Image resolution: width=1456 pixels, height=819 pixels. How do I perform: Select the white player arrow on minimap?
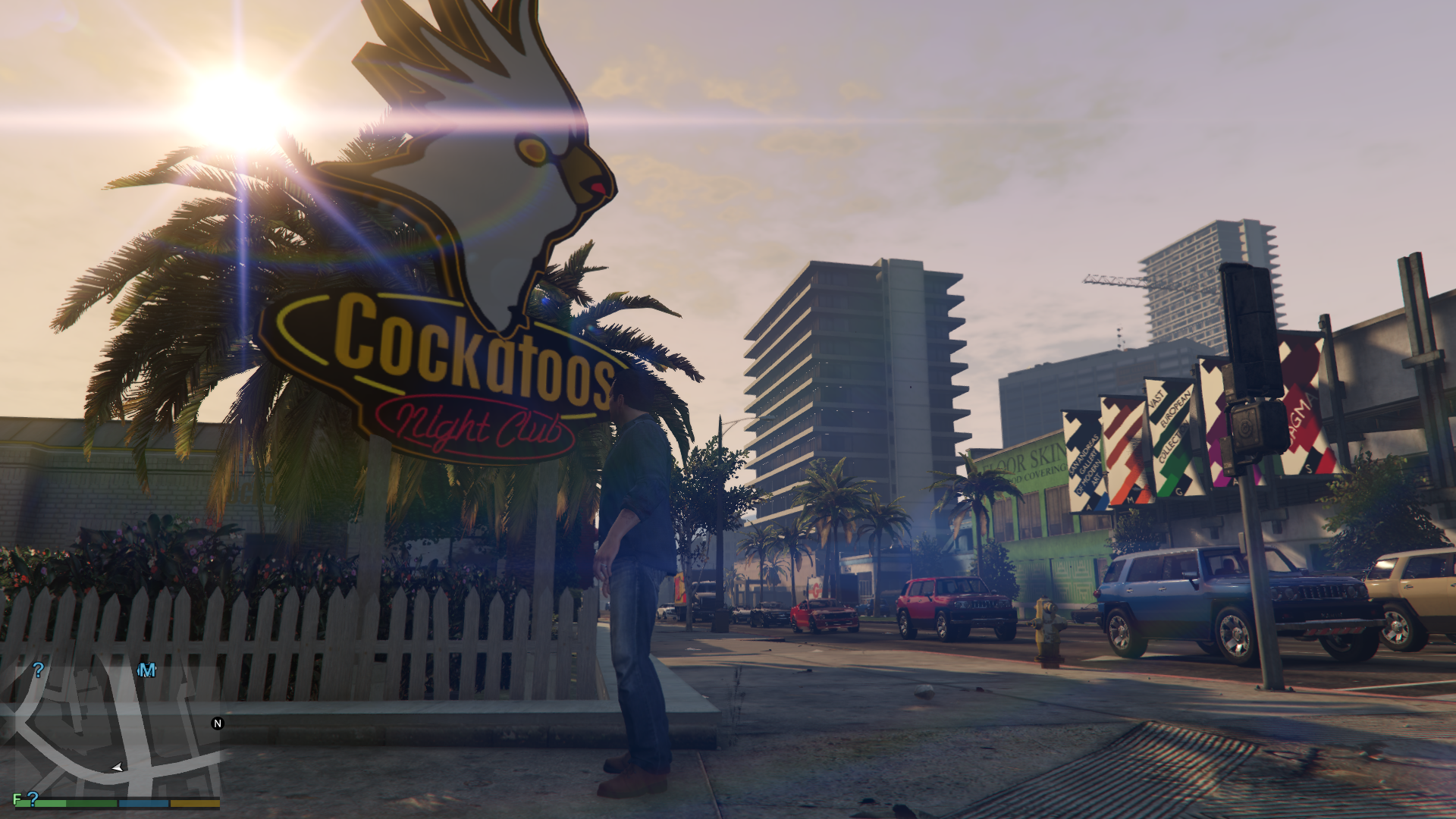117,768
